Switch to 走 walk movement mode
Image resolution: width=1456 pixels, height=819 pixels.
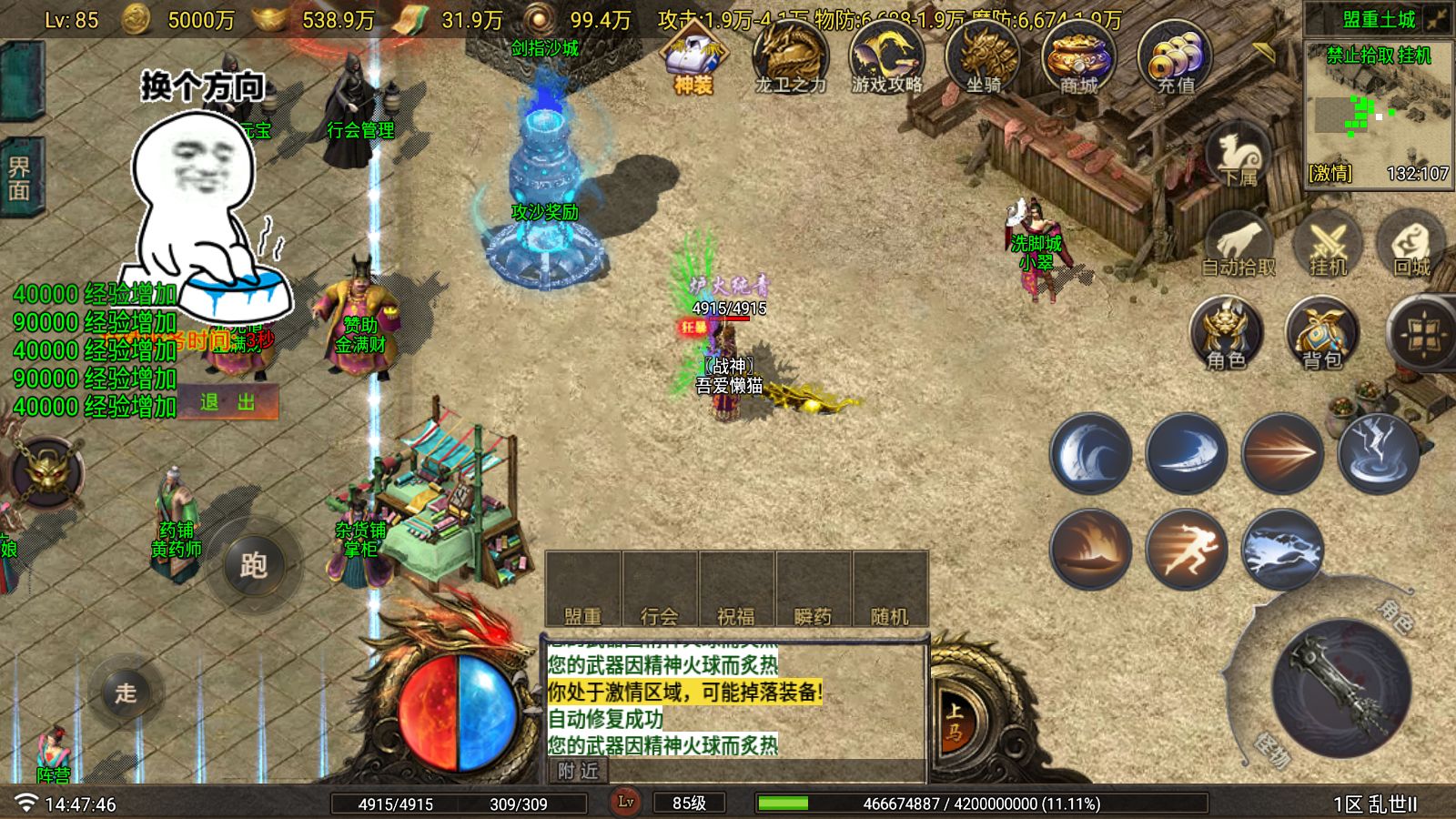126,693
